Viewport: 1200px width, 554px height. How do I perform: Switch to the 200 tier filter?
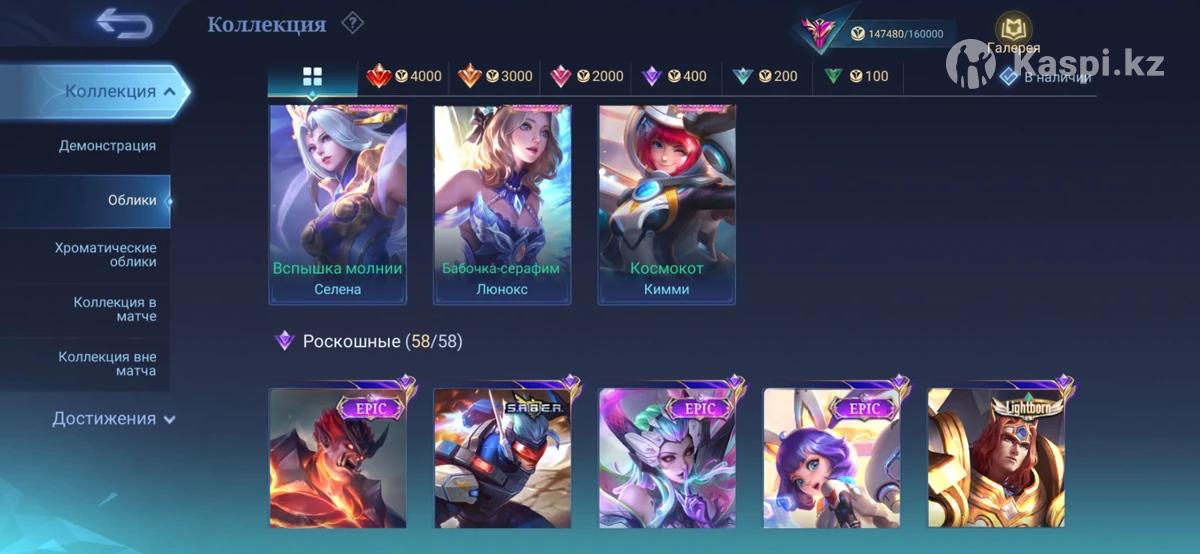(764, 76)
